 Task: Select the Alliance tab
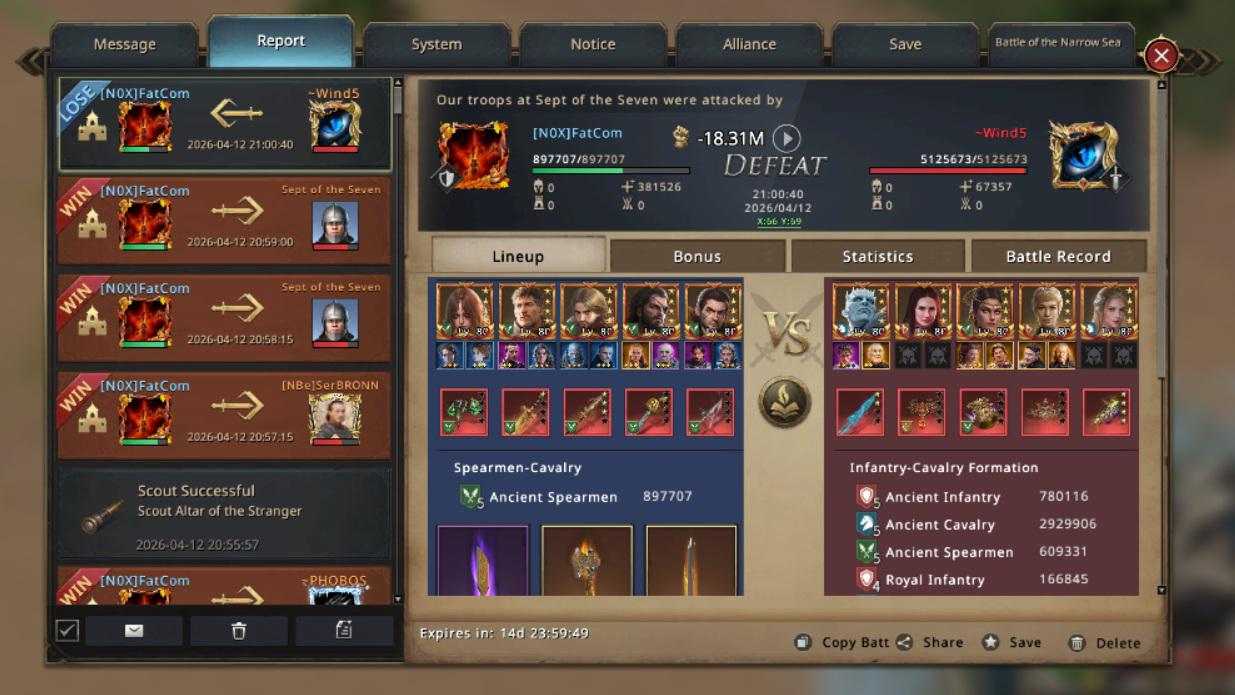pyautogui.click(x=749, y=44)
